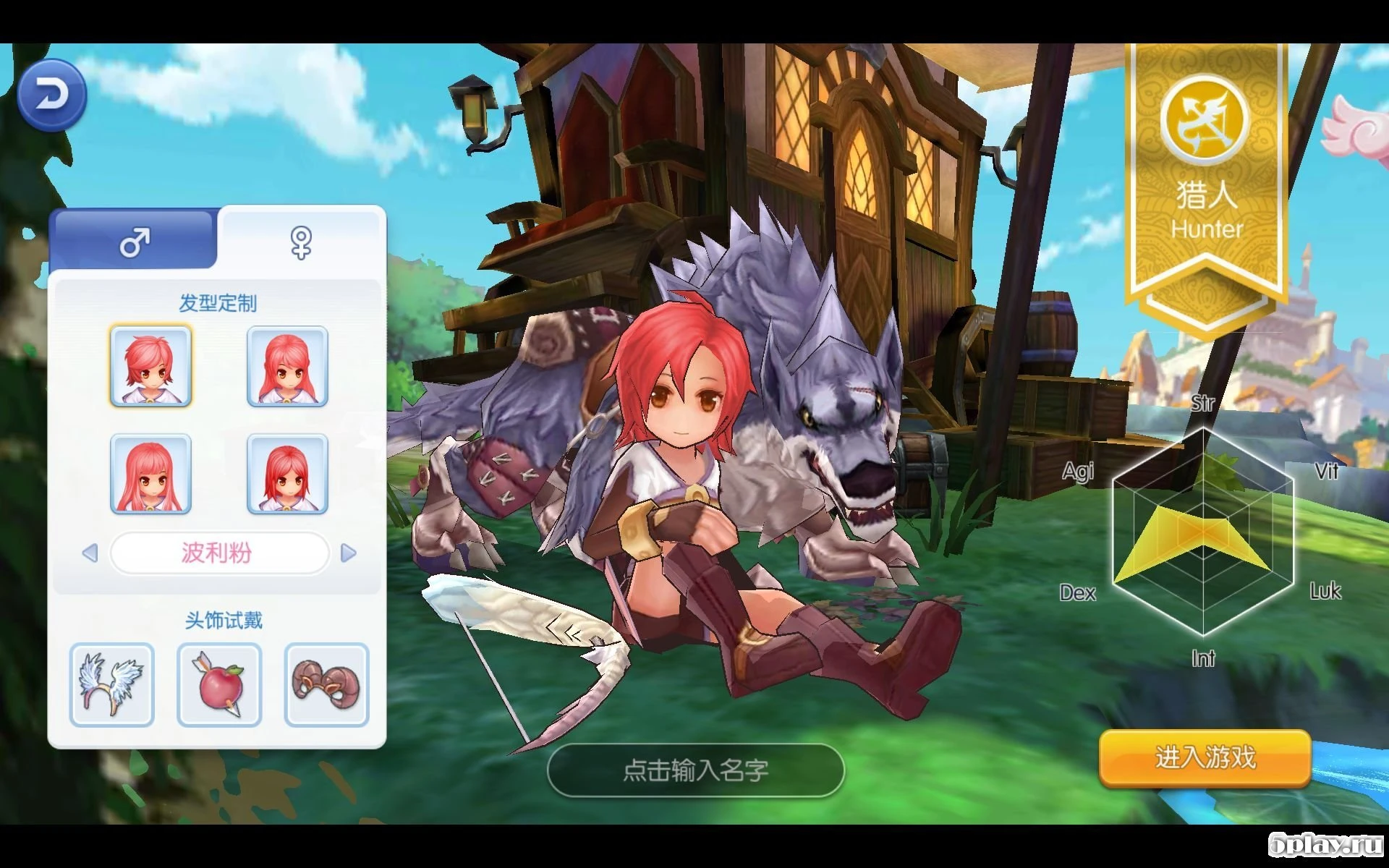Try on the apple headwear accessory
Screen dimensions: 1389x868
coord(218,683)
